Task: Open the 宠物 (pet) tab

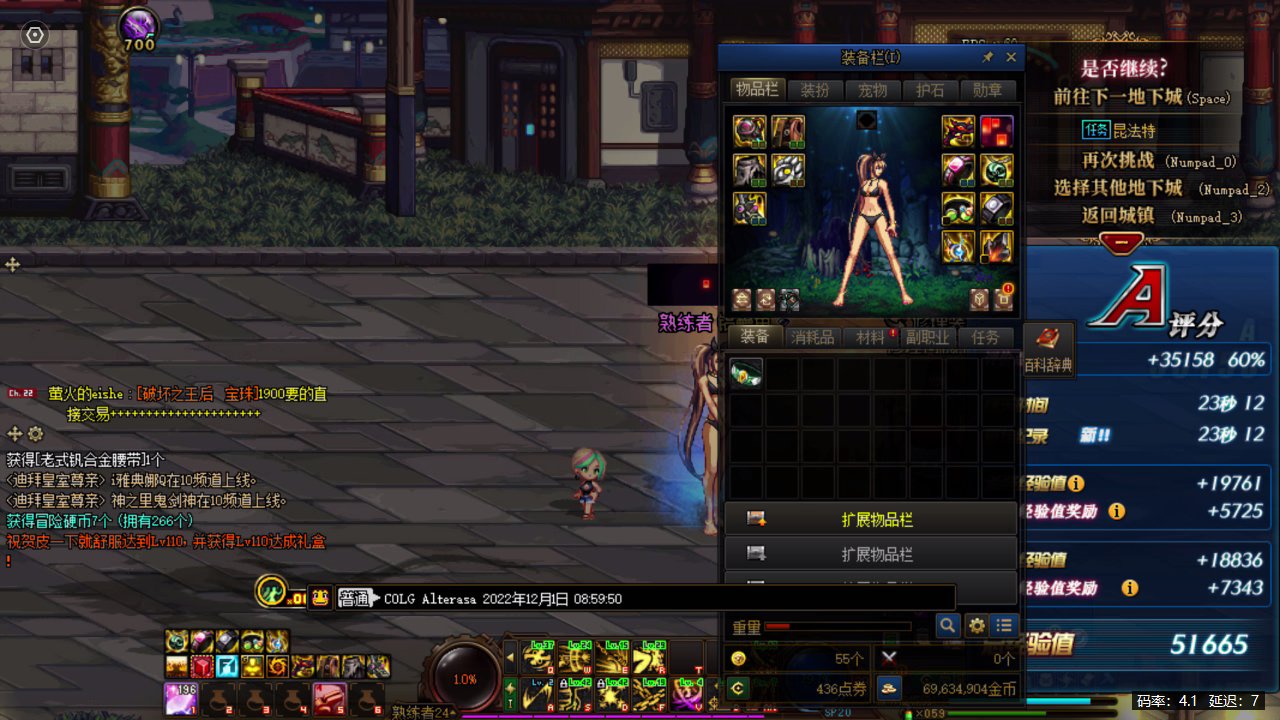Action: click(872, 90)
